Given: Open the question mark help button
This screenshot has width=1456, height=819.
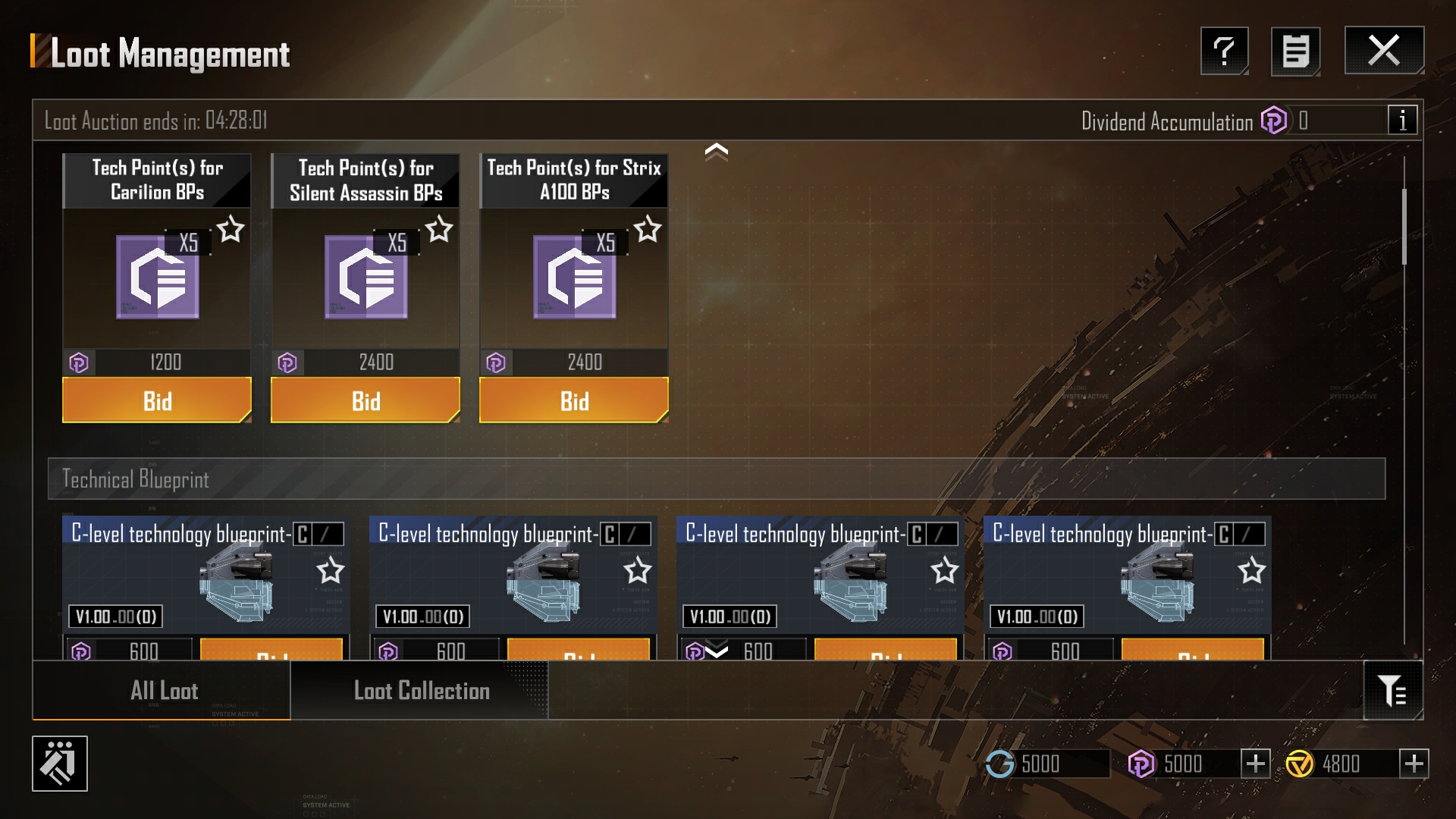Looking at the screenshot, I should (x=1224, y=52).
